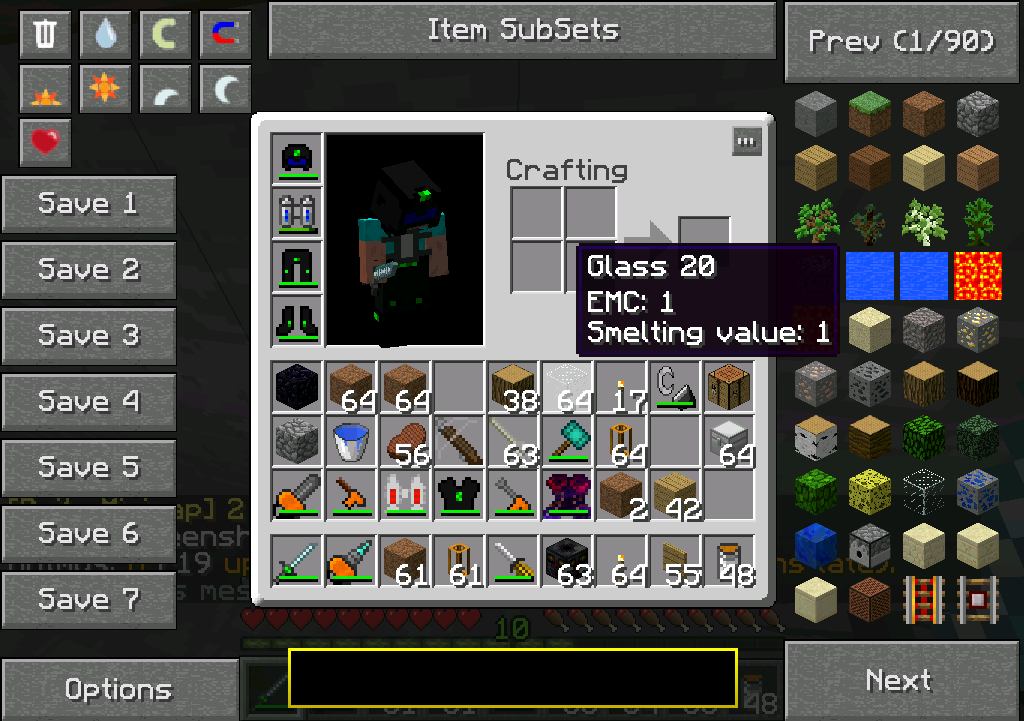Select the obsidian block in the inventory

[297, 387]
